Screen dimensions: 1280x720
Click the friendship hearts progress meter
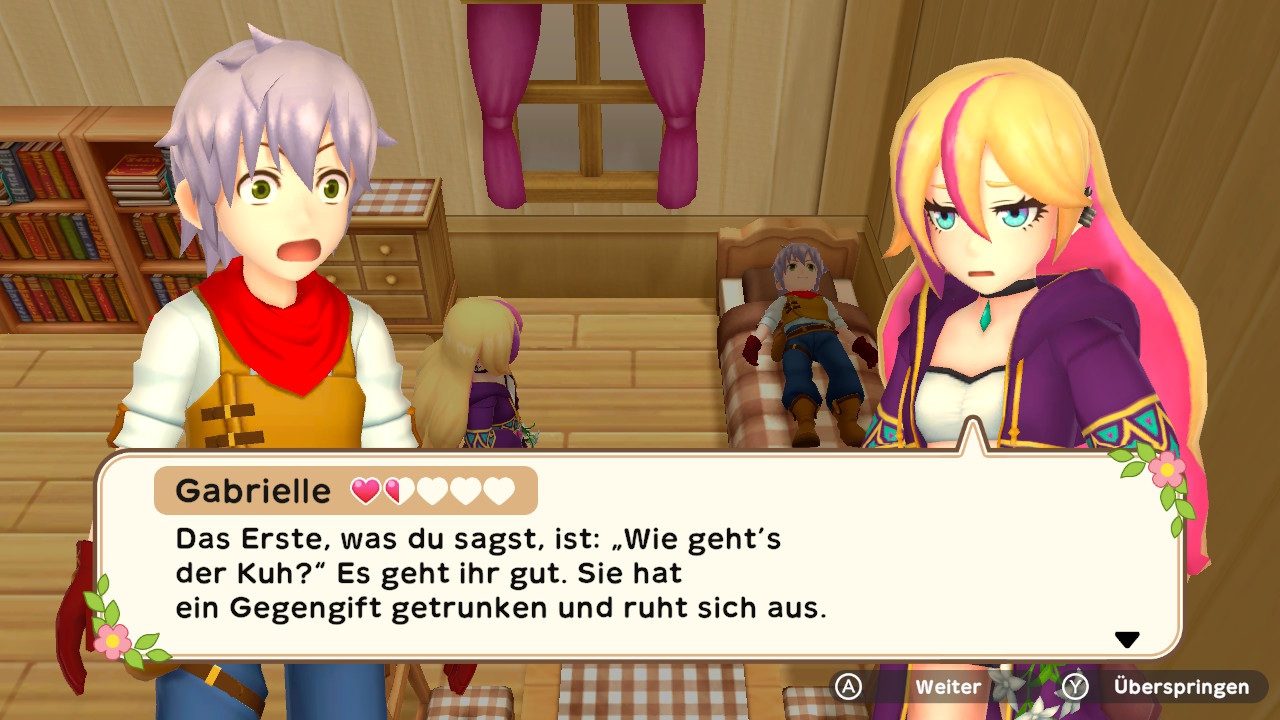click(432, 490)
